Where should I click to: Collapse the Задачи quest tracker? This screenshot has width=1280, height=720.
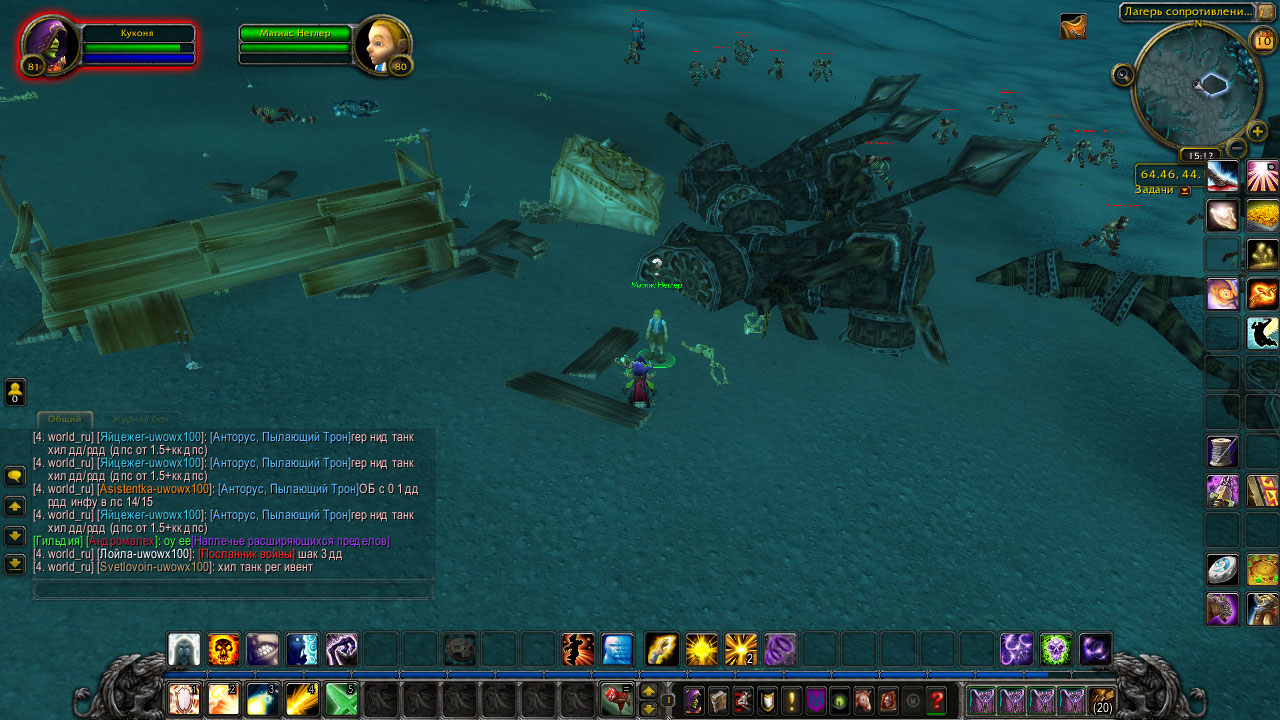click(x=1185, y=191)
